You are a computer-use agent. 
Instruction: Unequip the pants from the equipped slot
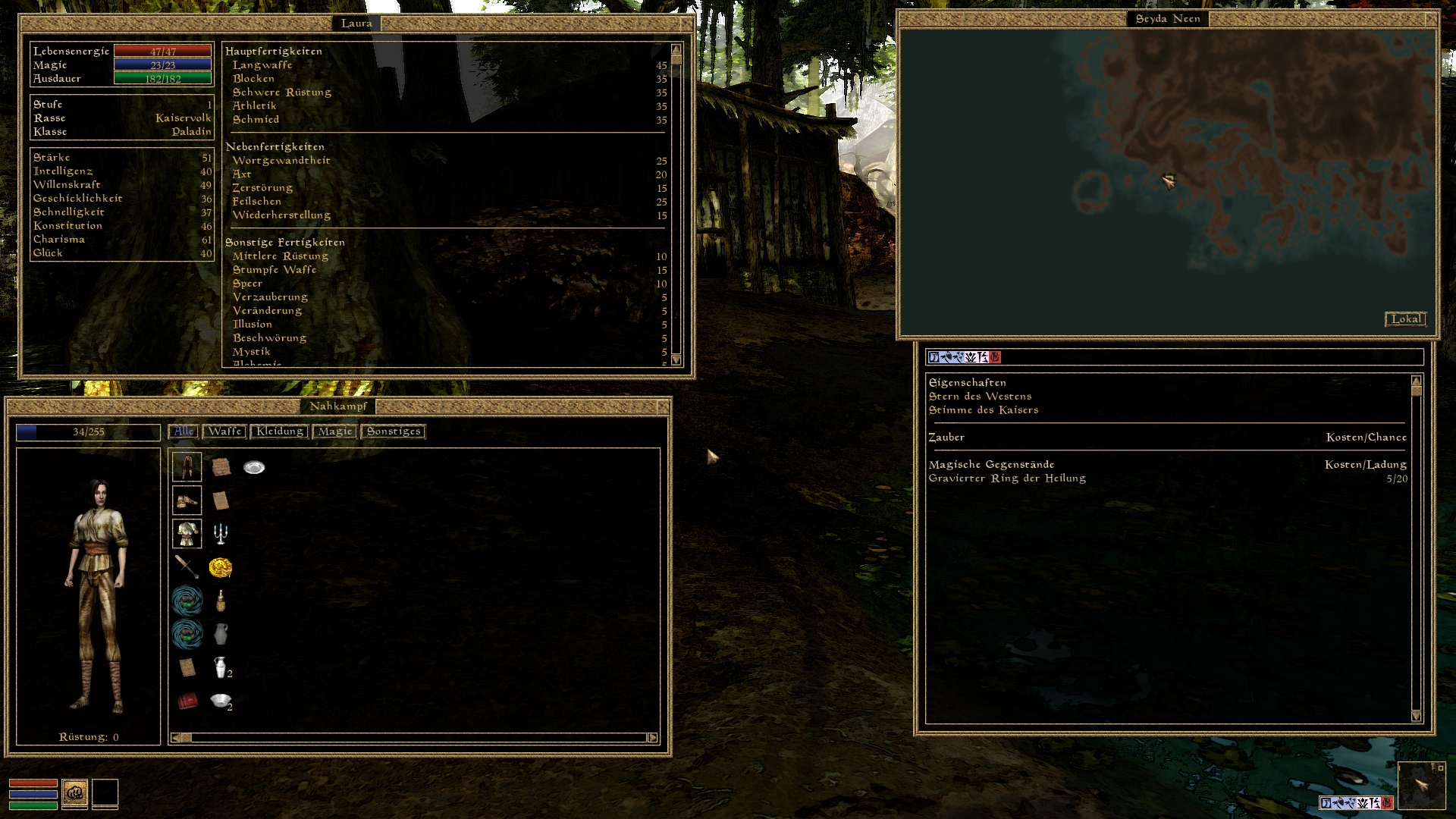point(187,468)
